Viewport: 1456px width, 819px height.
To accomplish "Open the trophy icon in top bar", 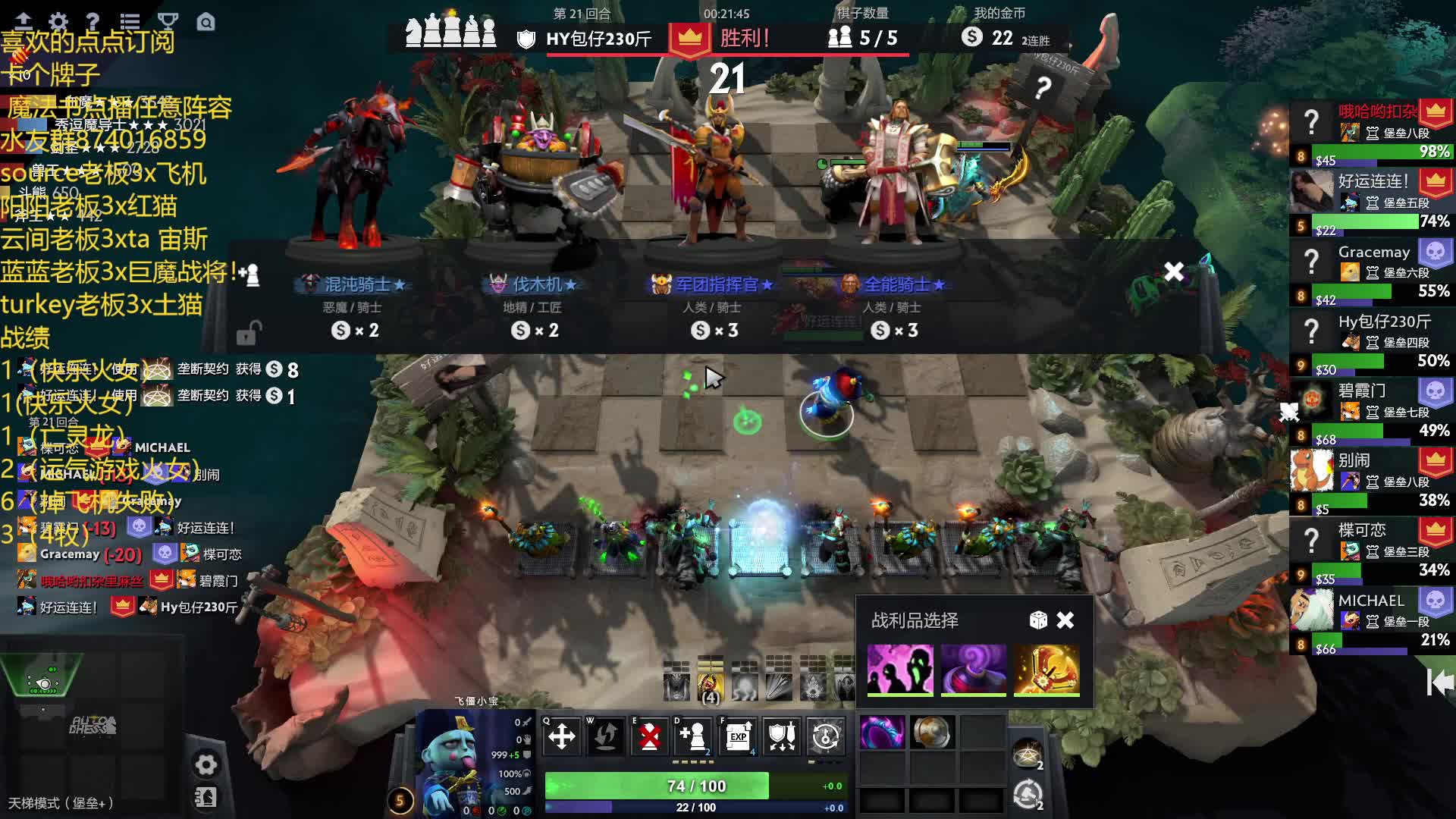I will click(x=168, y=21).
